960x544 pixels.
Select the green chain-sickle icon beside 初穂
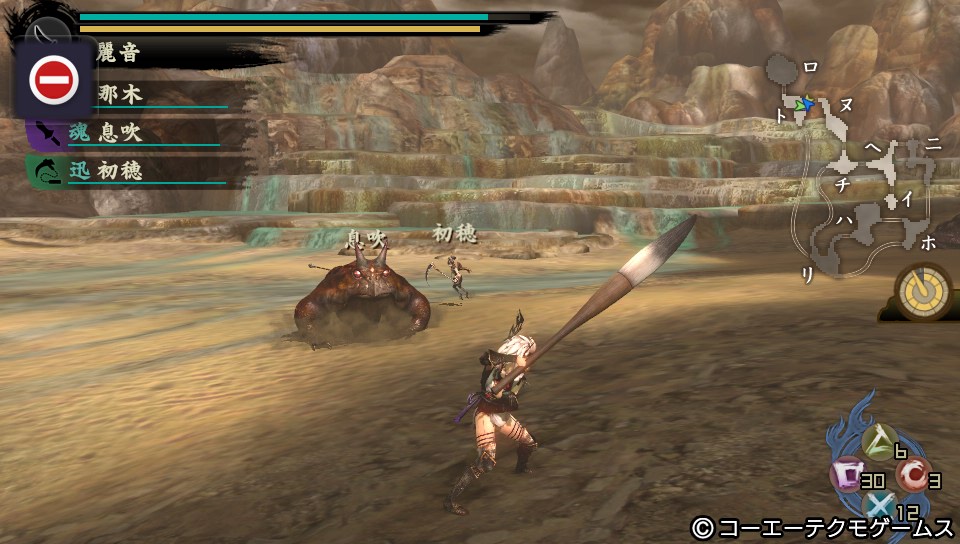point(46,171)
